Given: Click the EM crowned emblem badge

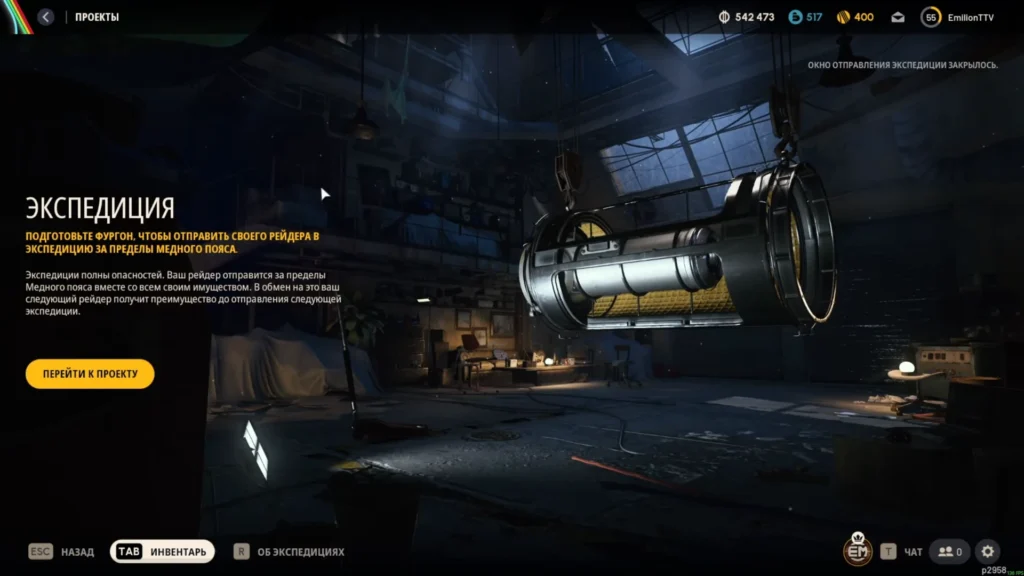Looking at the screenshot, I should [x=857, y=550].
